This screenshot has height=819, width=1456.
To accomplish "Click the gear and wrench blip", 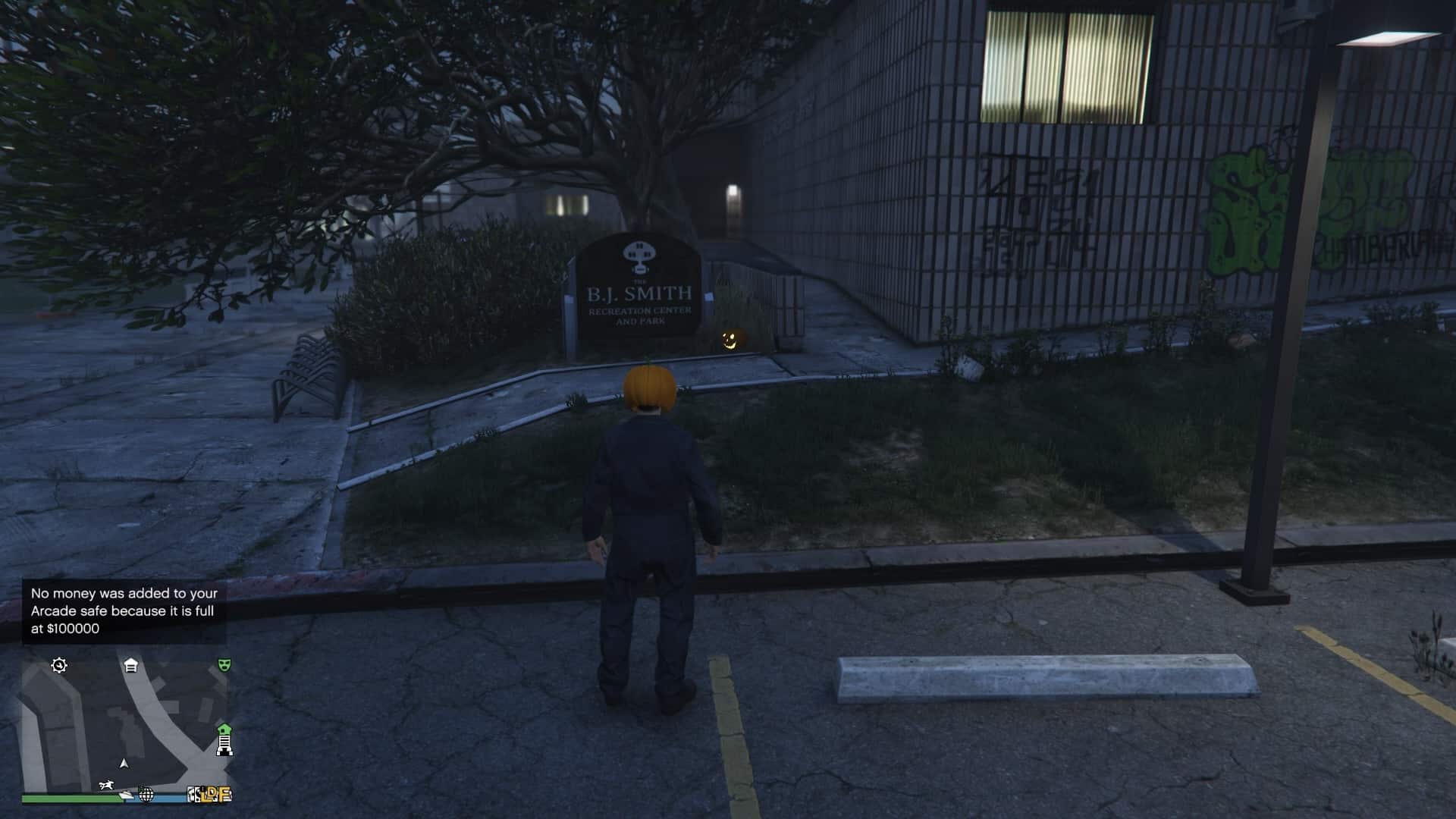I will coord(59,666).
